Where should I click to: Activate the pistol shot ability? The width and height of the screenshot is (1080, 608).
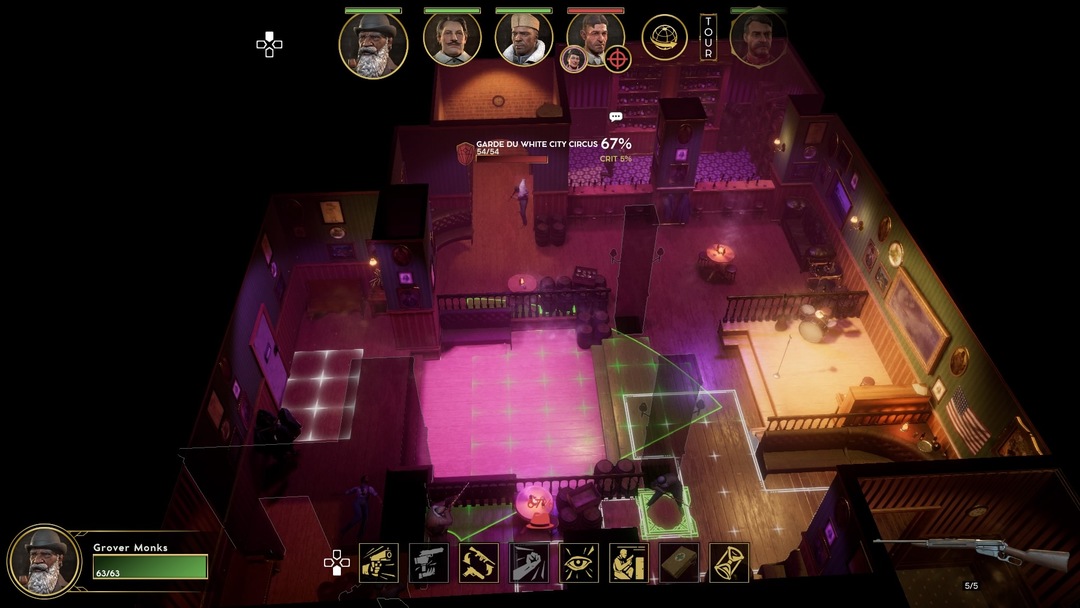(x=379, y=563)
